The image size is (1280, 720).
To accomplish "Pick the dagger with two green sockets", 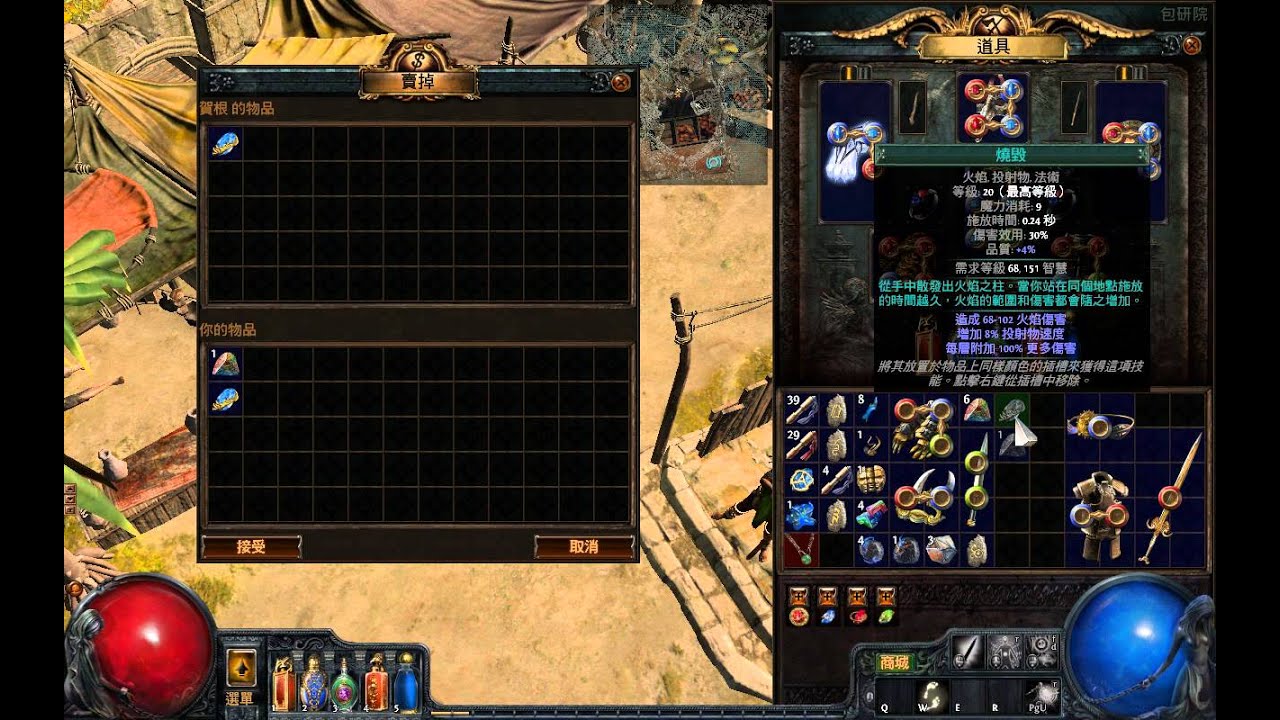I will [975, 480].
